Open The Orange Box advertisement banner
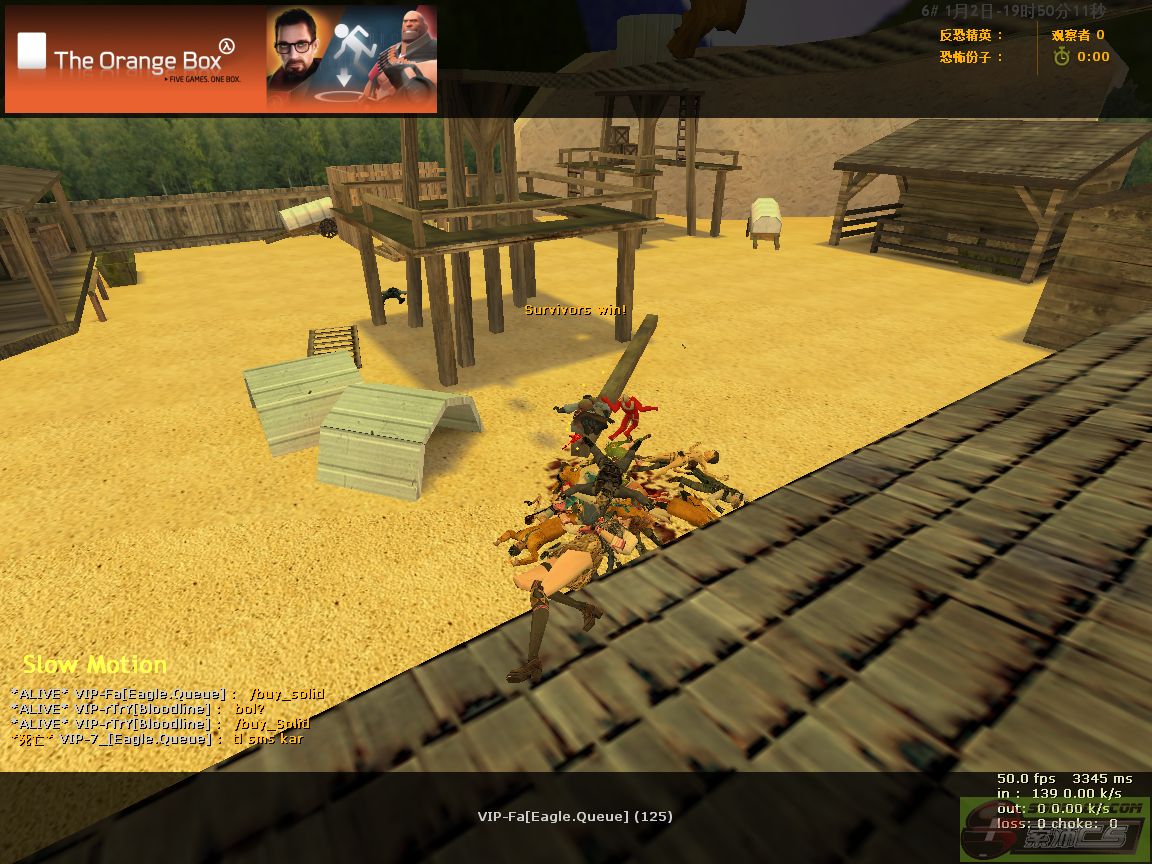 click(x=221, y=59)
